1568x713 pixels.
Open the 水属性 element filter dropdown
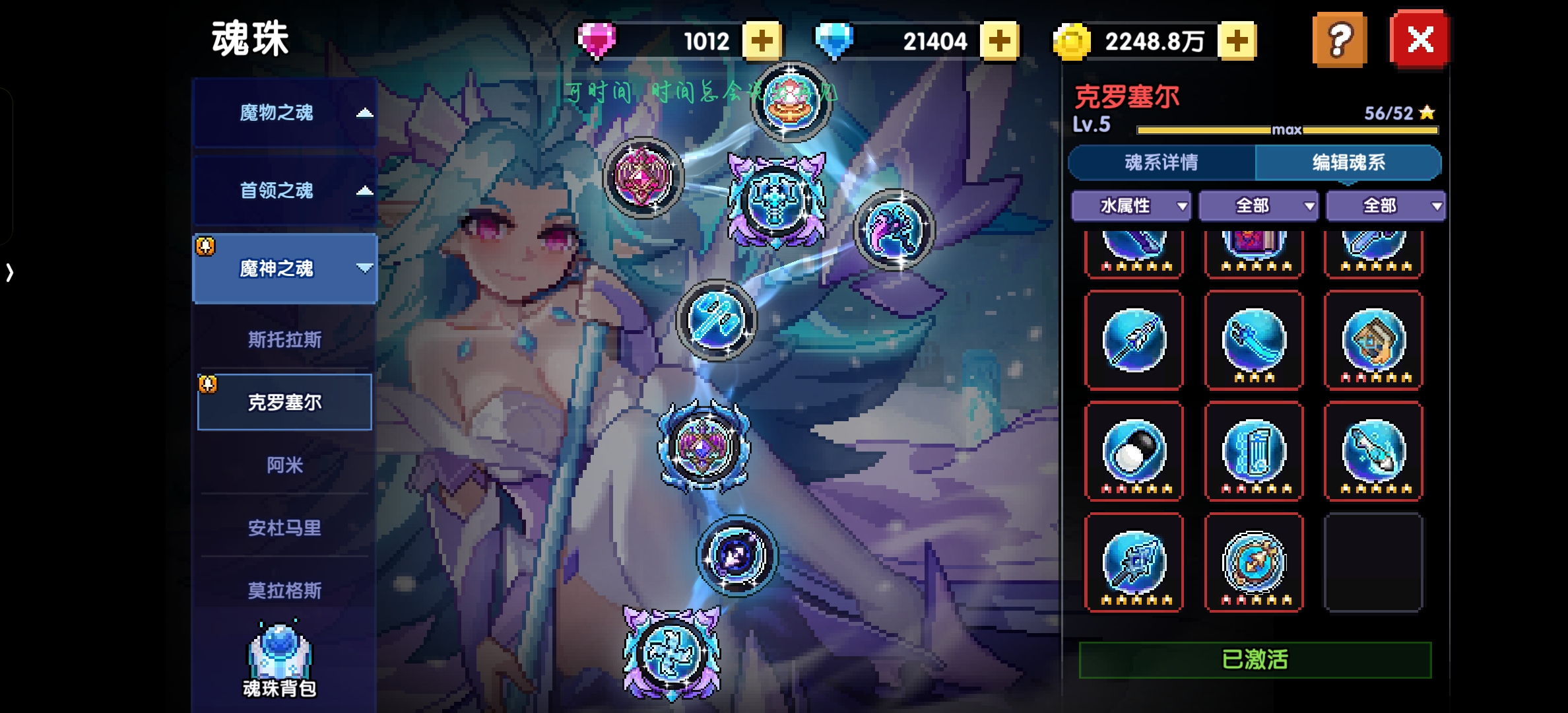point(1131,206)
